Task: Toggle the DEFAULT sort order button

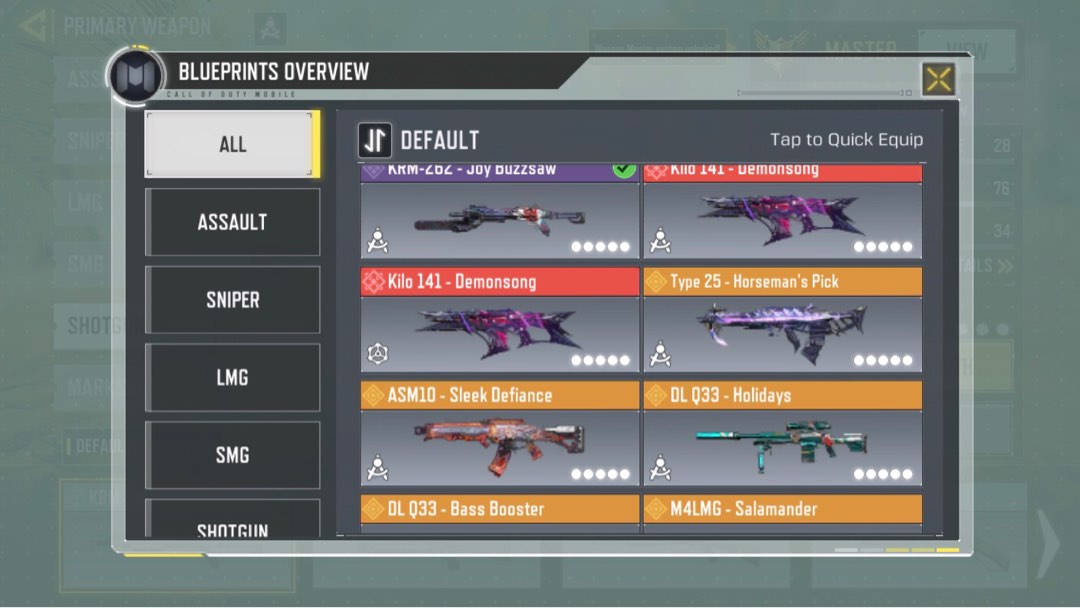Action: click(x=375, y=141)
